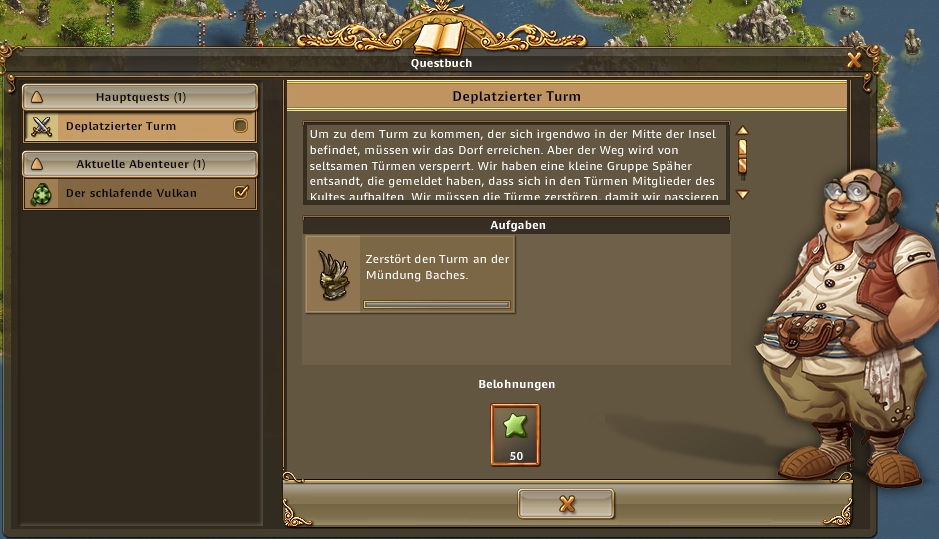Click the quest text scroll-up arrow
The image size is (939, 539).
click(742, 131)
